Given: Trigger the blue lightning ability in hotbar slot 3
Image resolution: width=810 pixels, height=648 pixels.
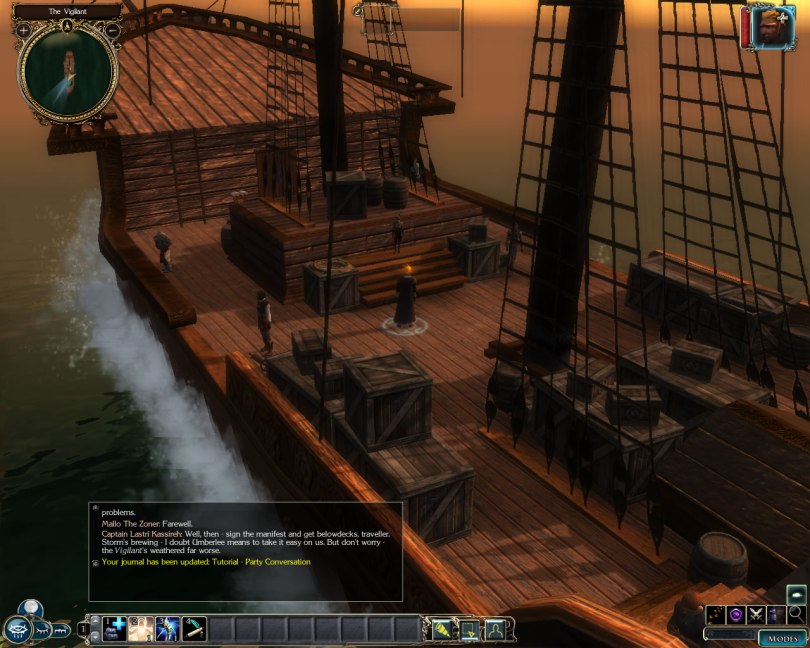Looking at the screenshot, I should 167,628.
